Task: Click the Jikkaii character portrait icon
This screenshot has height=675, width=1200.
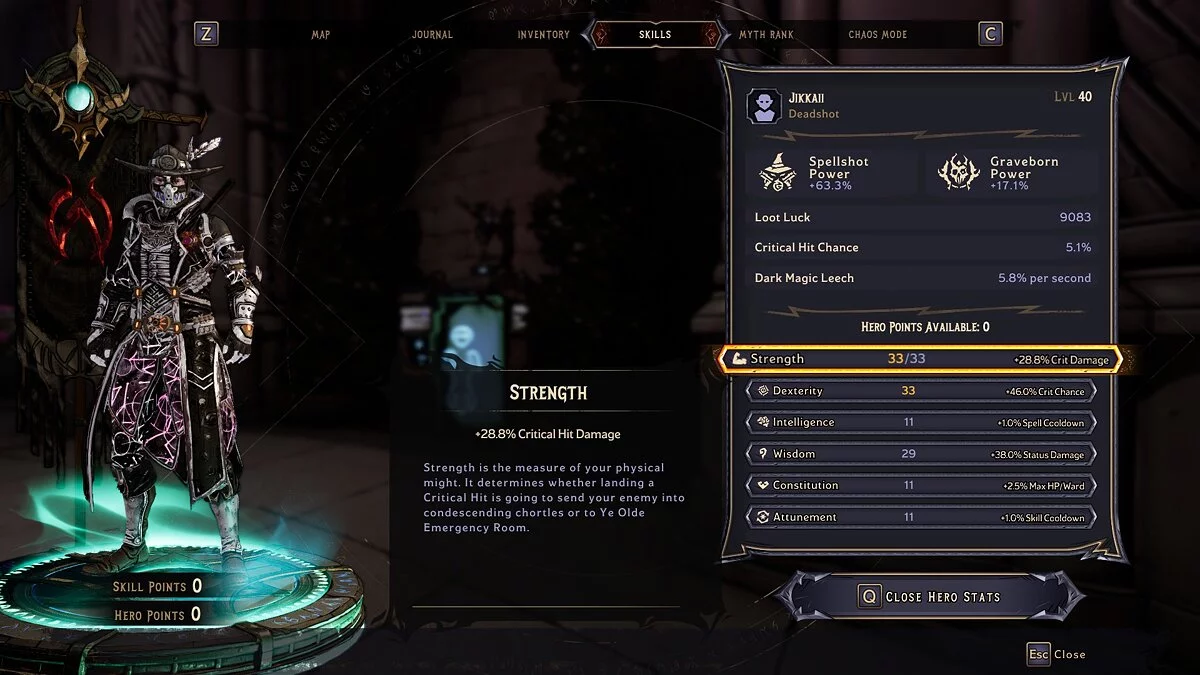Action: [x=765, y=106]
